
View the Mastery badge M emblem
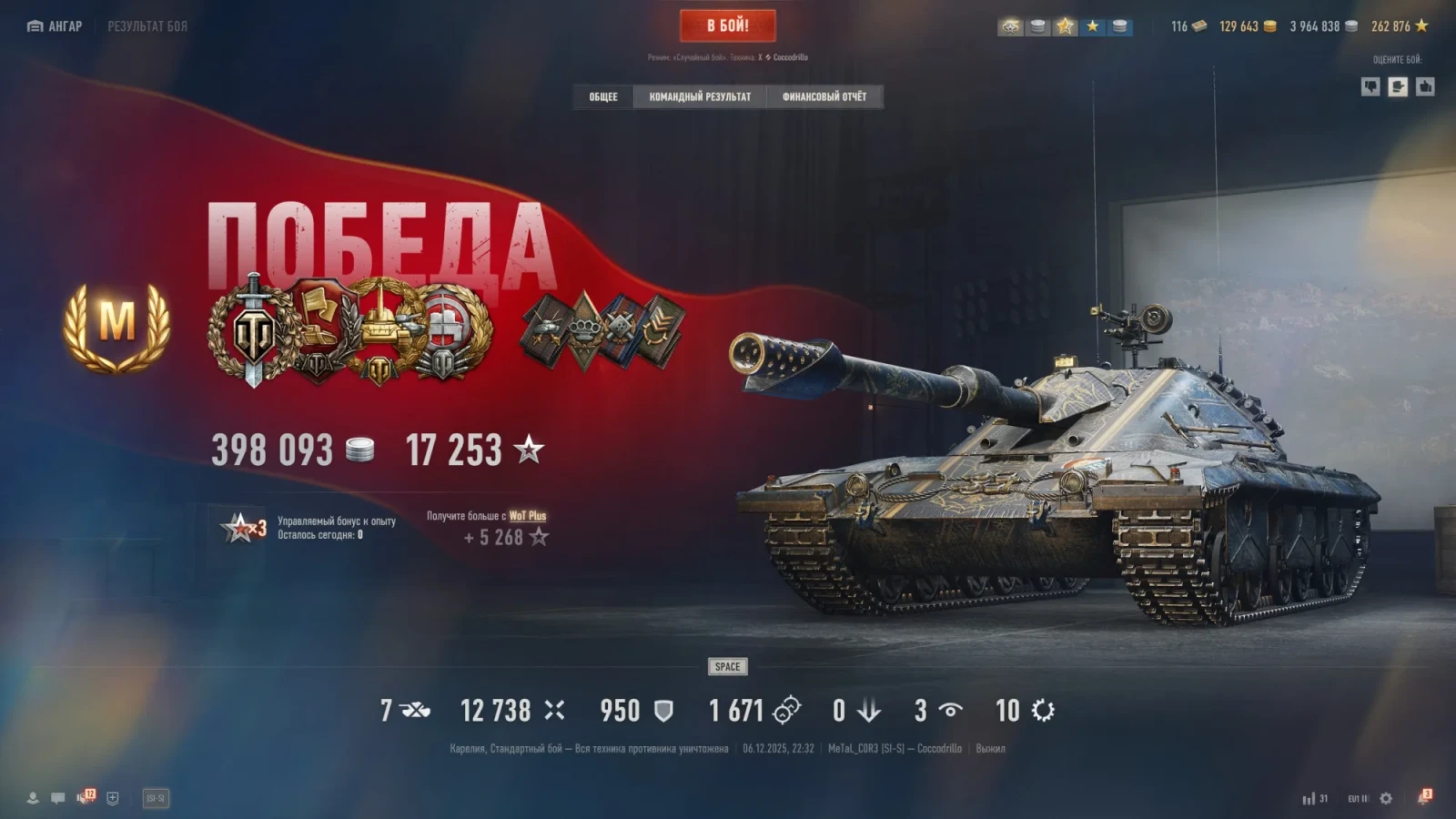116,326
